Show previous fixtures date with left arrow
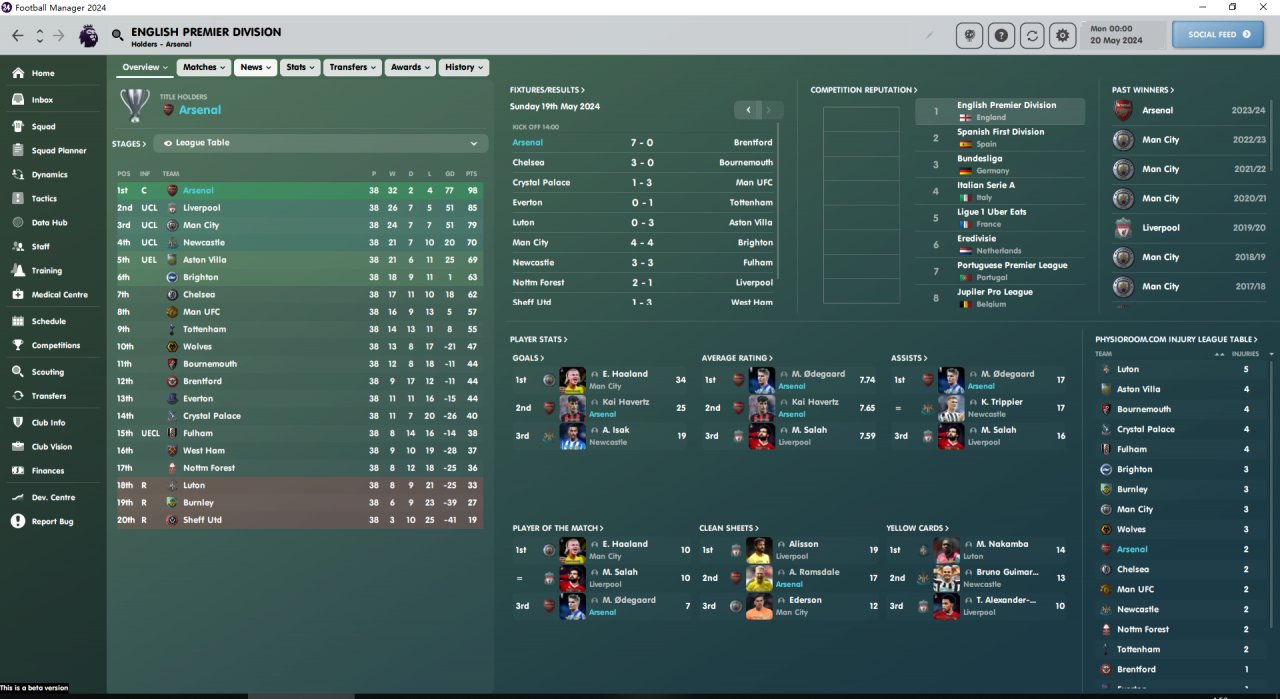Viewport: 1280px width, 699px height. click(x=748, y=110)
